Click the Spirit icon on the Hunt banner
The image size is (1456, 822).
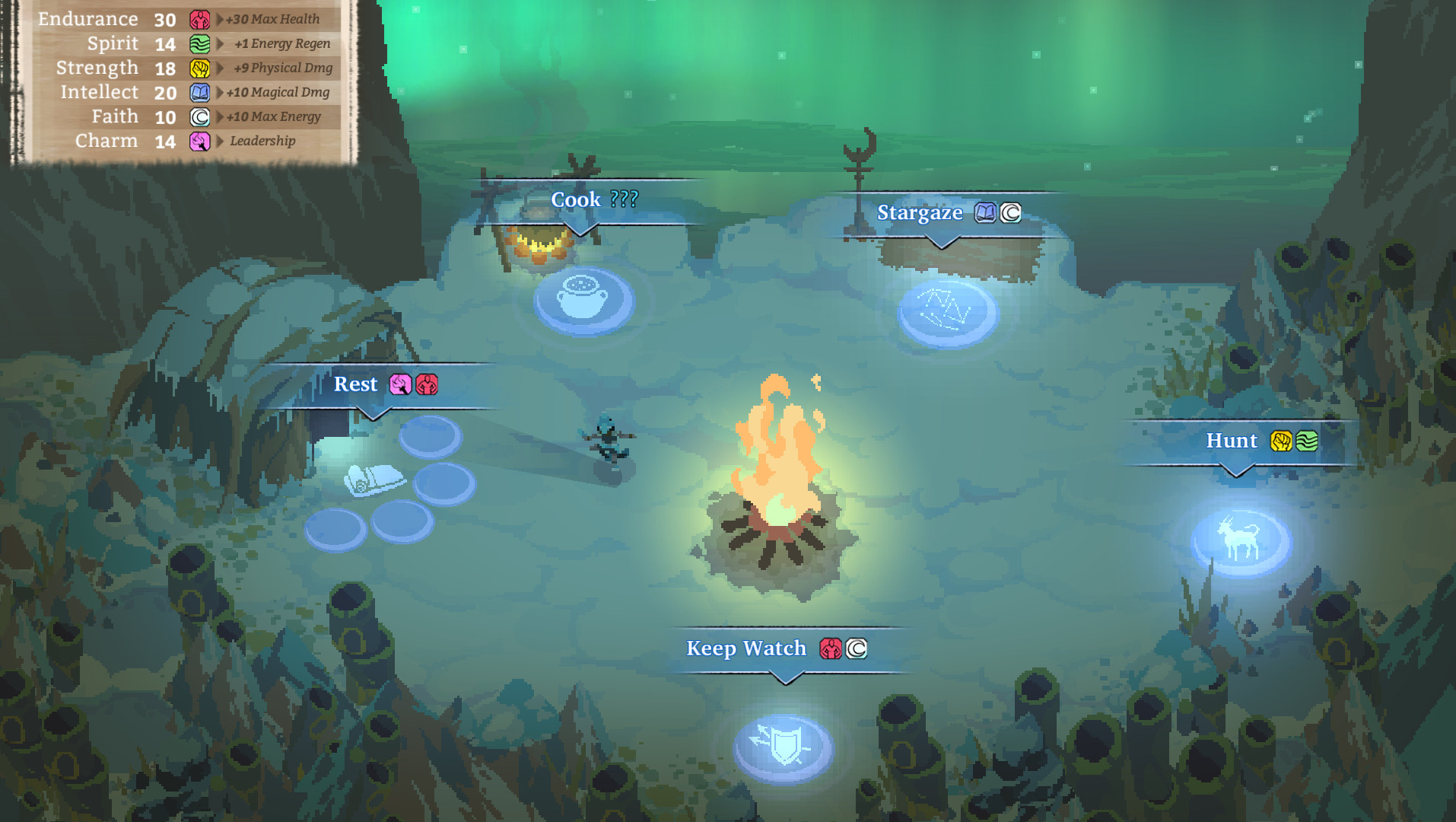pyautogui.click(x=1306, y=441)
